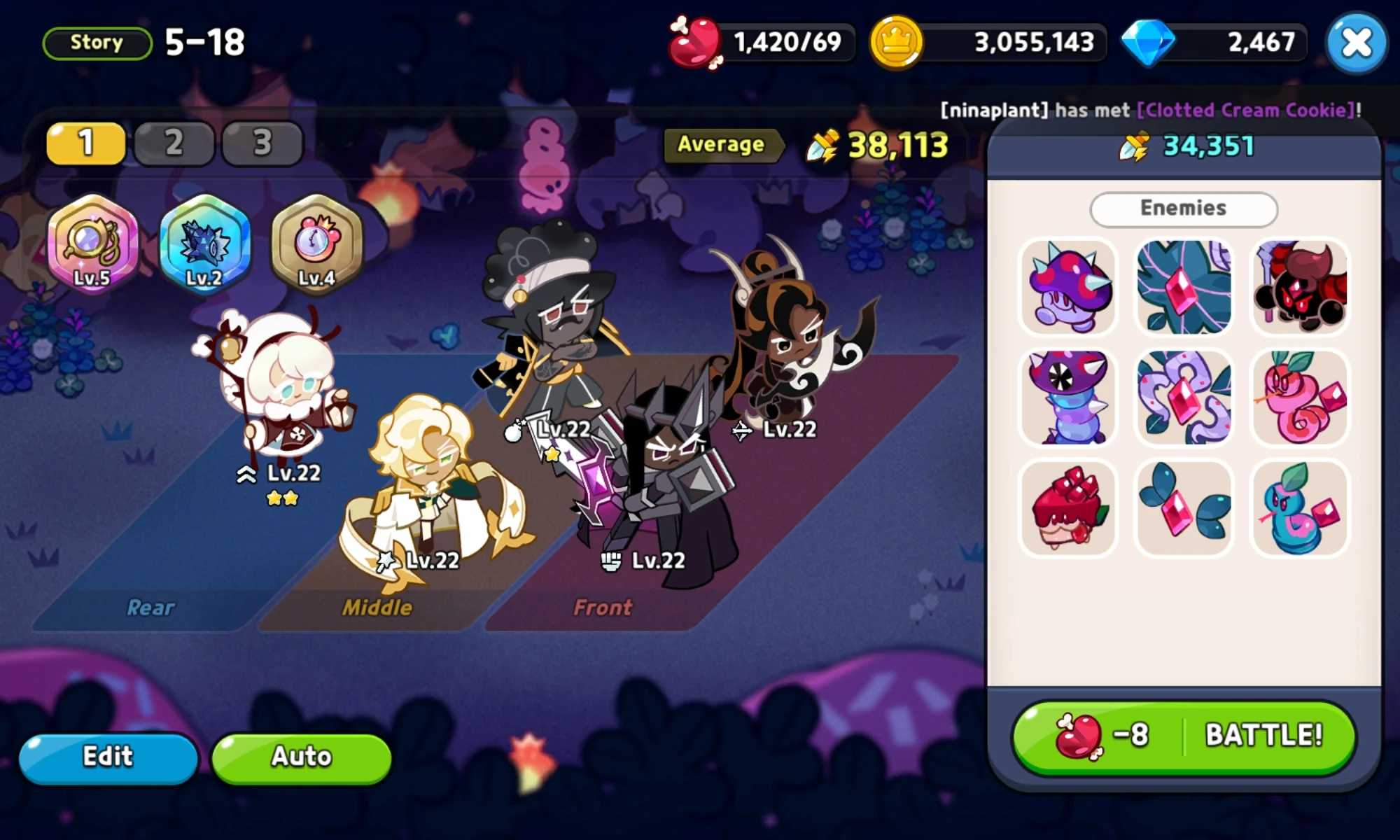Enable Auto battle mode
Image resolution: width=1400 pixels, height=840 pixels.
pyautogui.click(x=301, y=757)
